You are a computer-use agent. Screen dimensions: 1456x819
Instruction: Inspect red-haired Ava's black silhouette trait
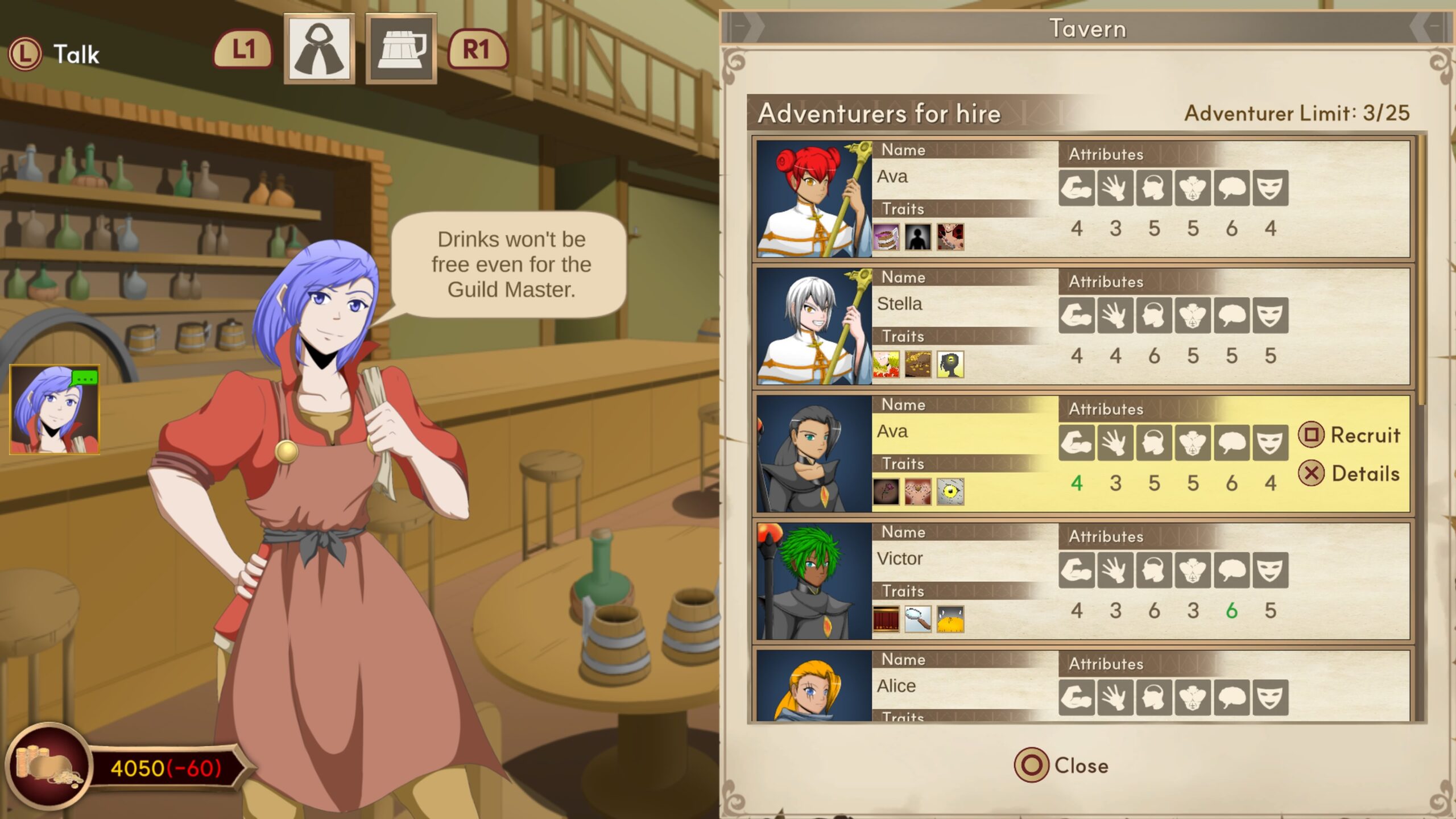click(918, 237)
